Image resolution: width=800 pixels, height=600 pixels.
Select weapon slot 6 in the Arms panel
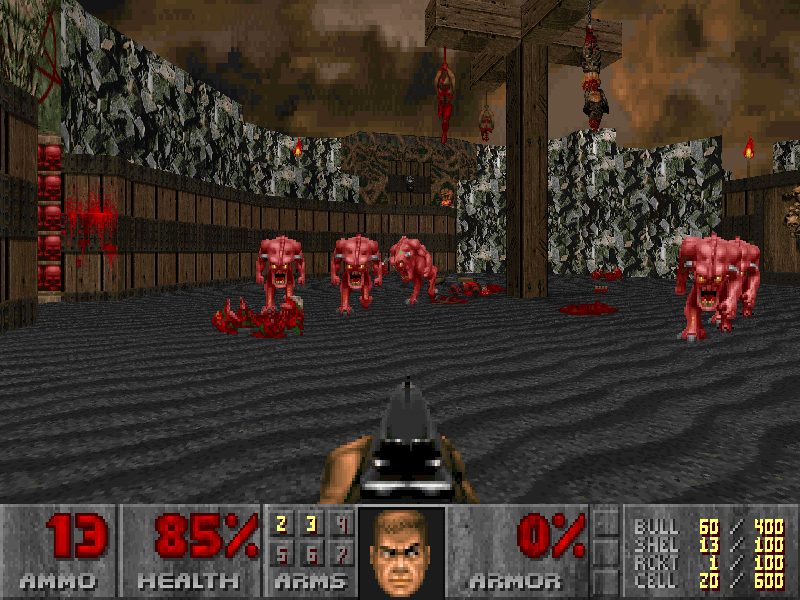click(311, 553)
